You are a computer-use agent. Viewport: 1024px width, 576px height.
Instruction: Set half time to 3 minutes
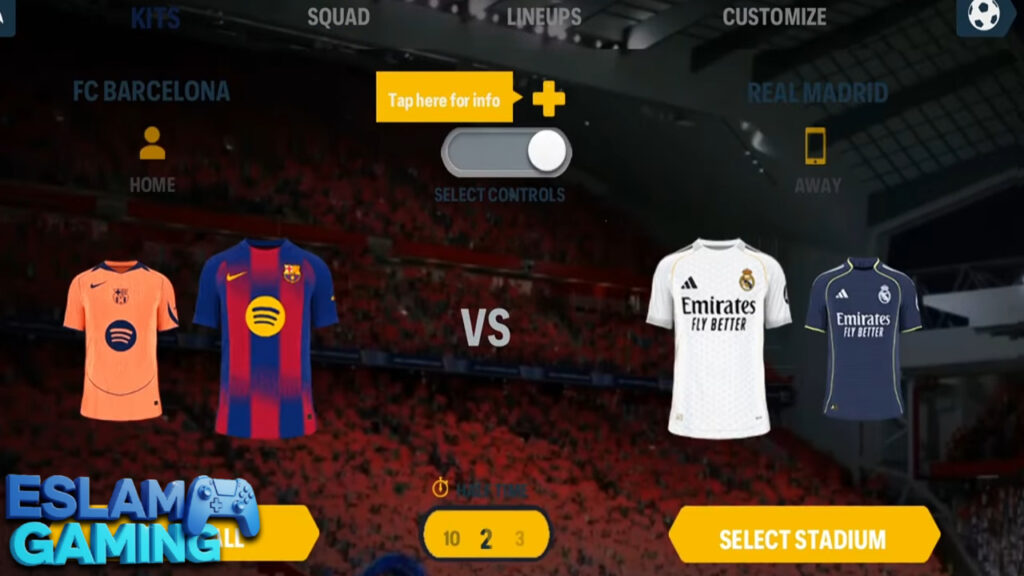519,540
